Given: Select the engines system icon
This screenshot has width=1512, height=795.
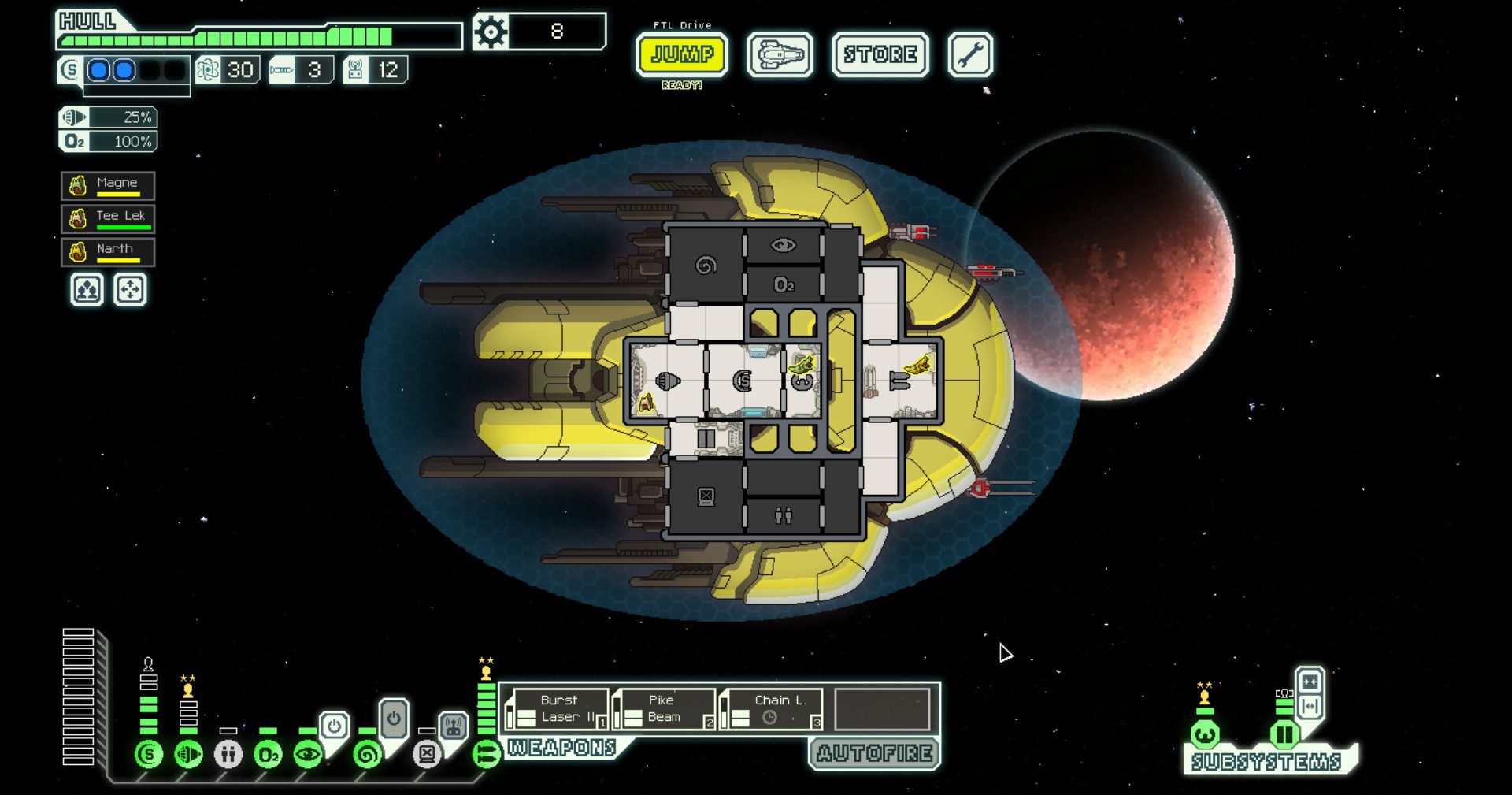Looking at the screenshot, I should coord(188,754).
